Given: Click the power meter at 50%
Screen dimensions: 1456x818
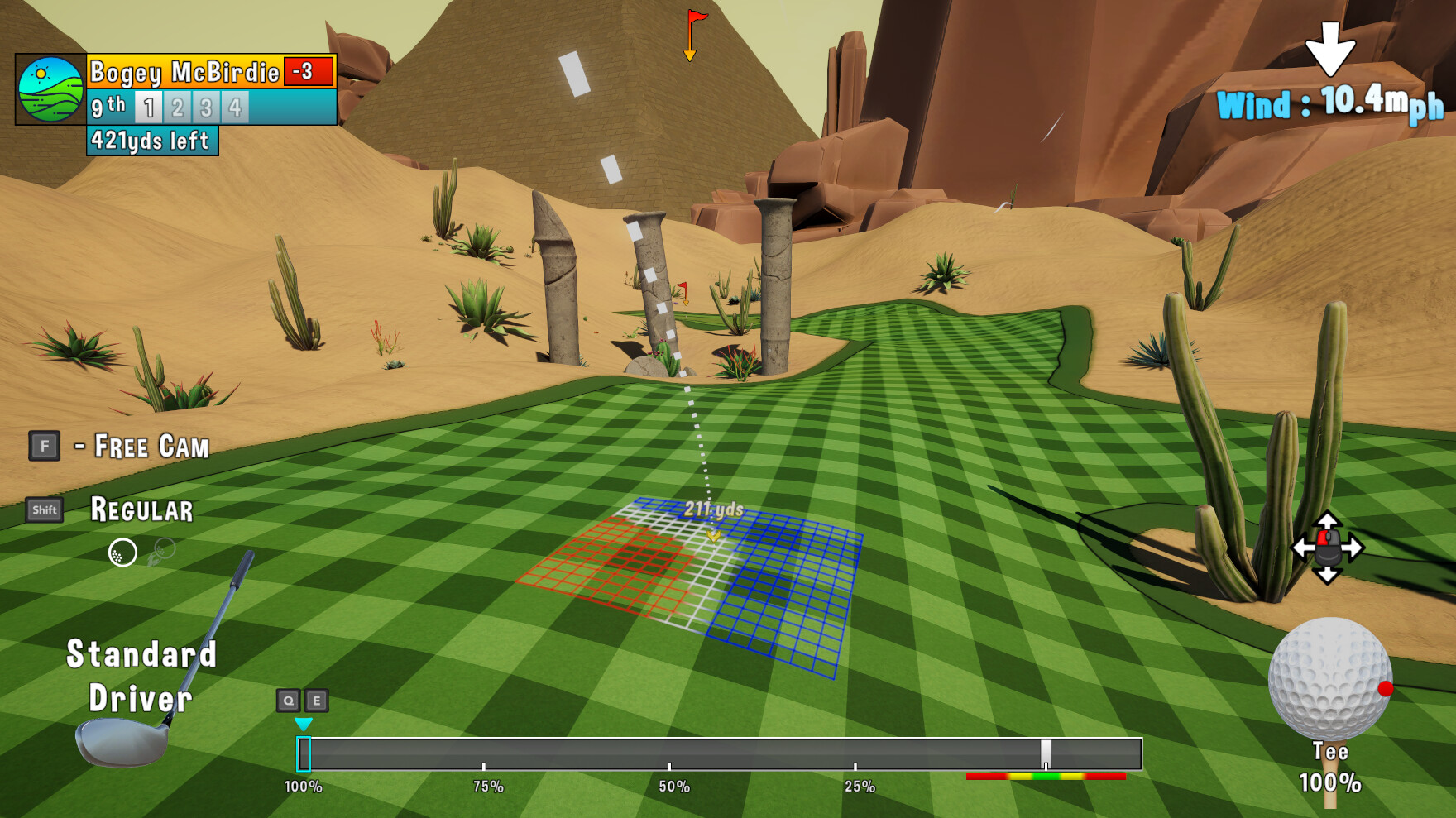Looking at the screenshot, I should click(x=672, y=753).
